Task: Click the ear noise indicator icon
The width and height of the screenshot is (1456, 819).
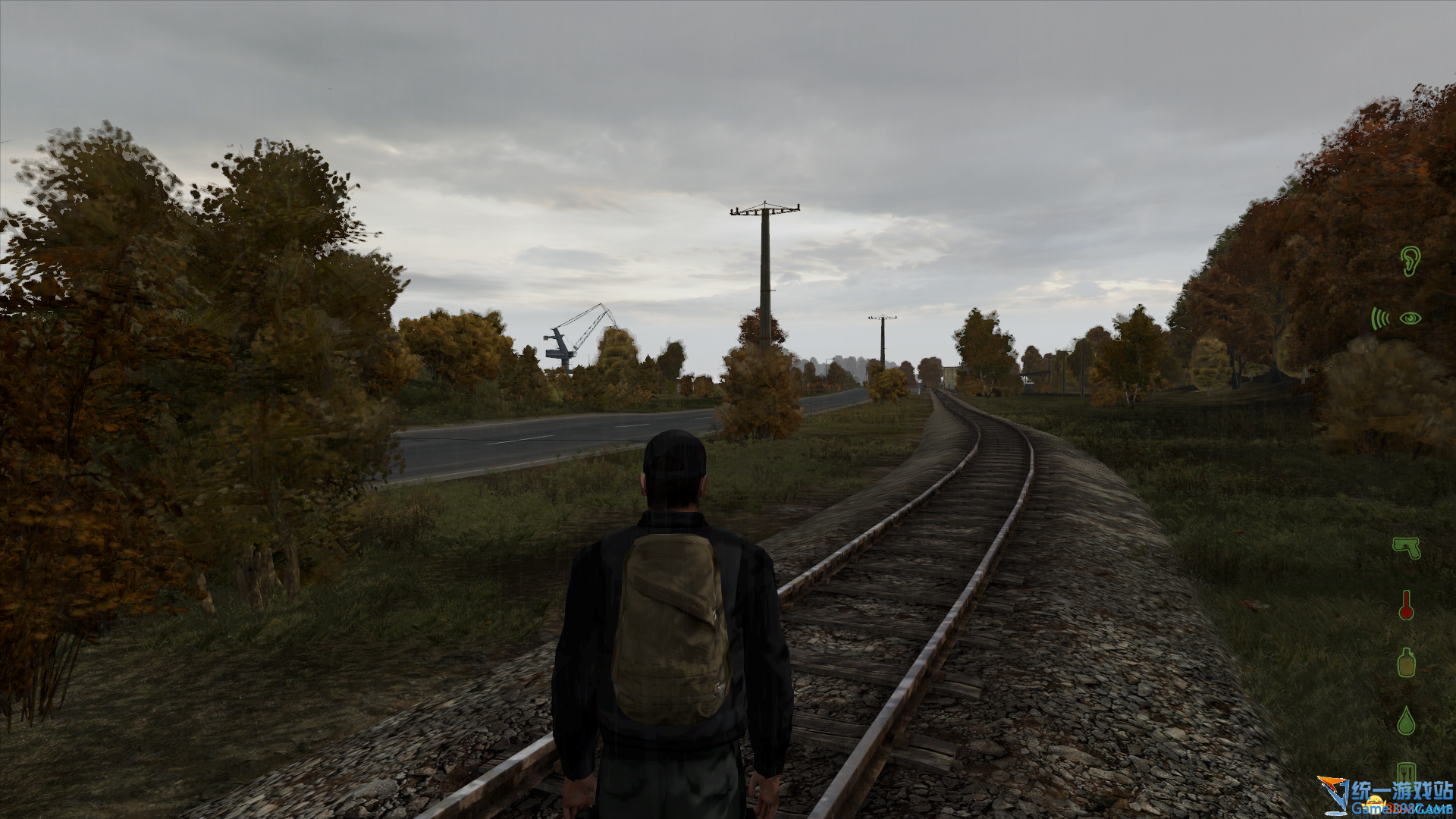Action: click(x=1409, y=261)
